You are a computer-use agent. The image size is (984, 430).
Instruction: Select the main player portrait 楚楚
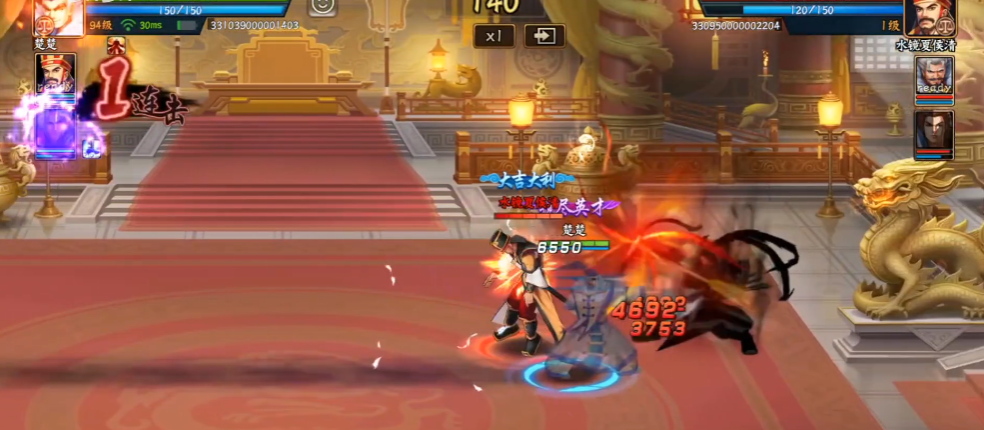[x=58, y=16]
